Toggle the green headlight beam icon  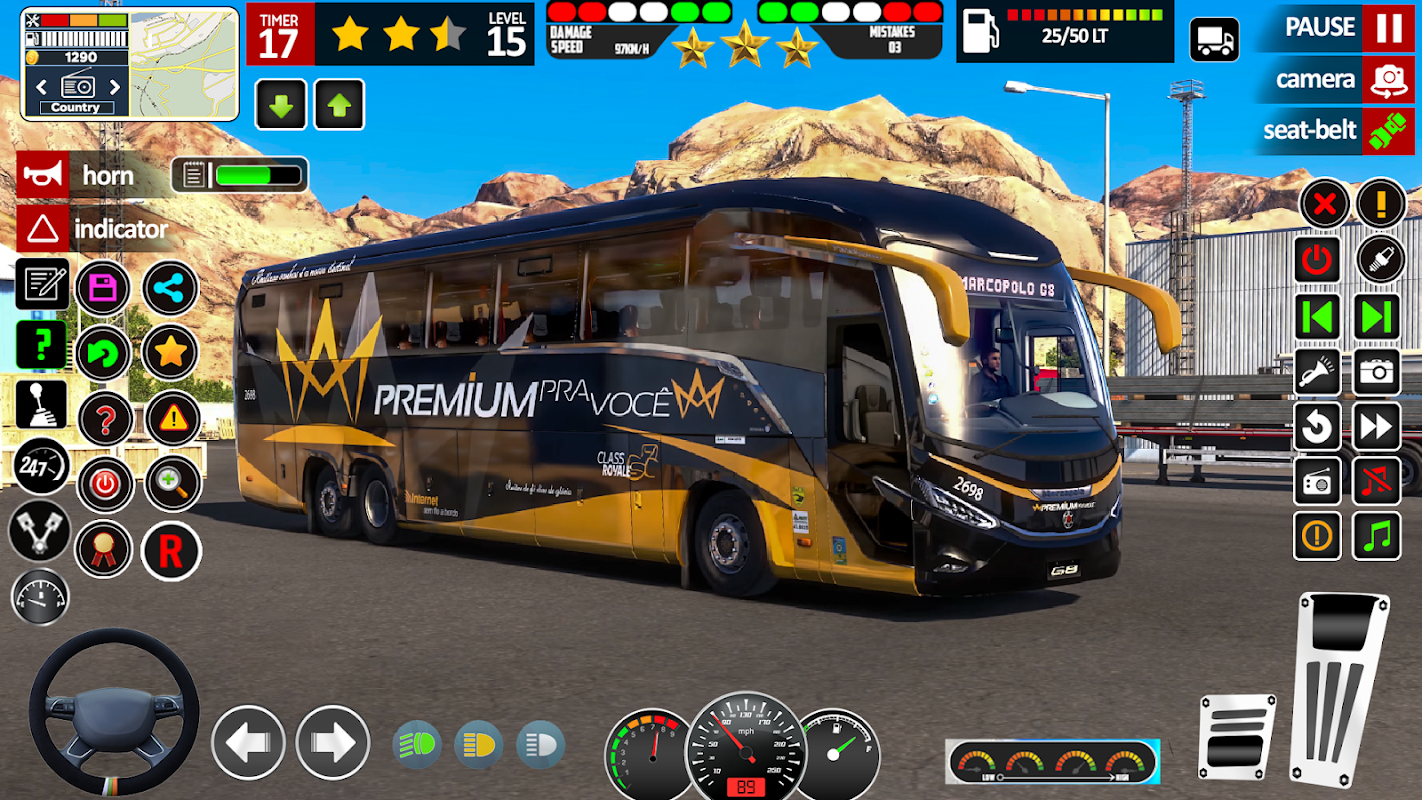(x=417, y=745)
